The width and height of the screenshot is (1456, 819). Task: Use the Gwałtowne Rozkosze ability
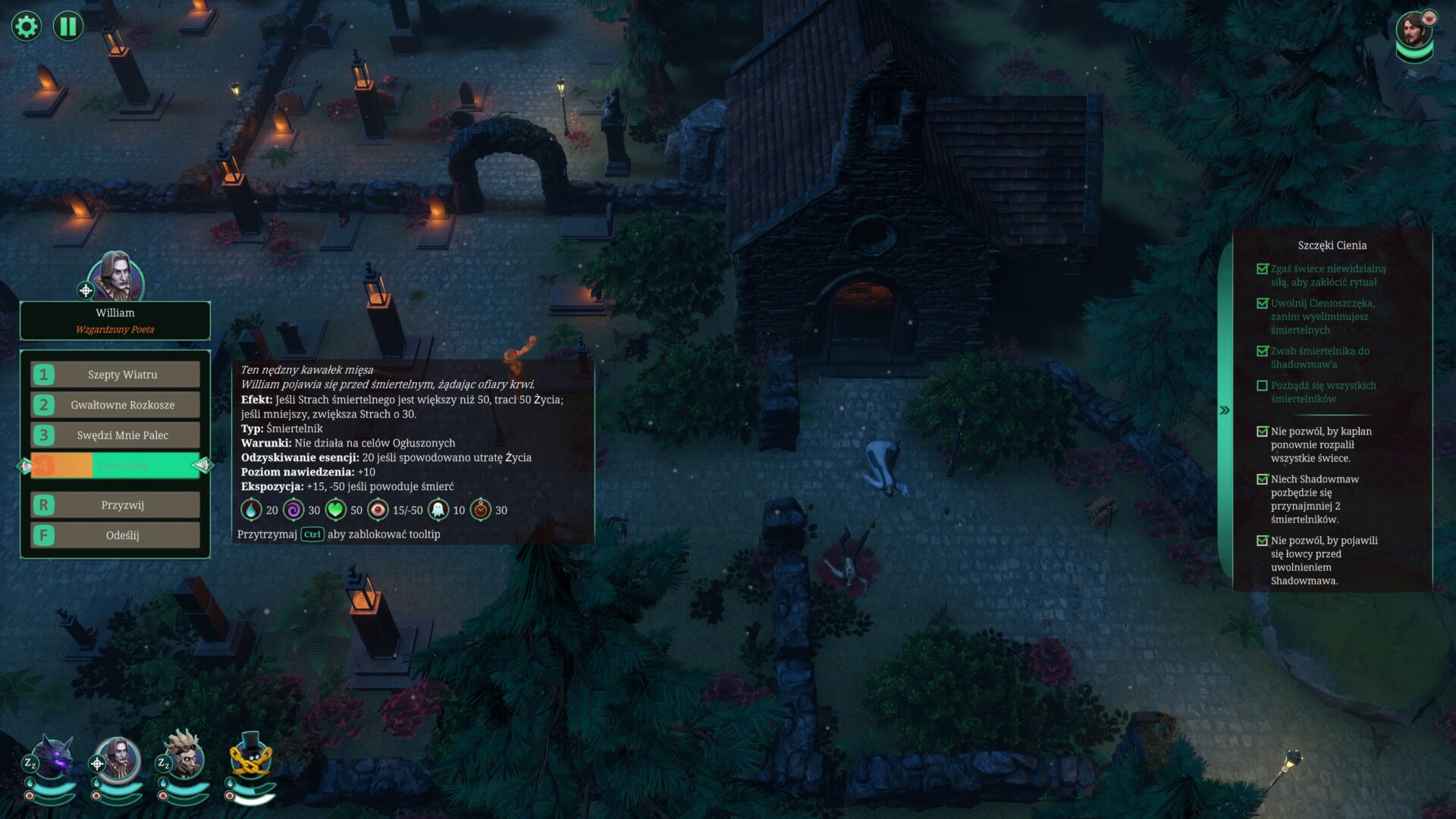[x=115, y=405]
